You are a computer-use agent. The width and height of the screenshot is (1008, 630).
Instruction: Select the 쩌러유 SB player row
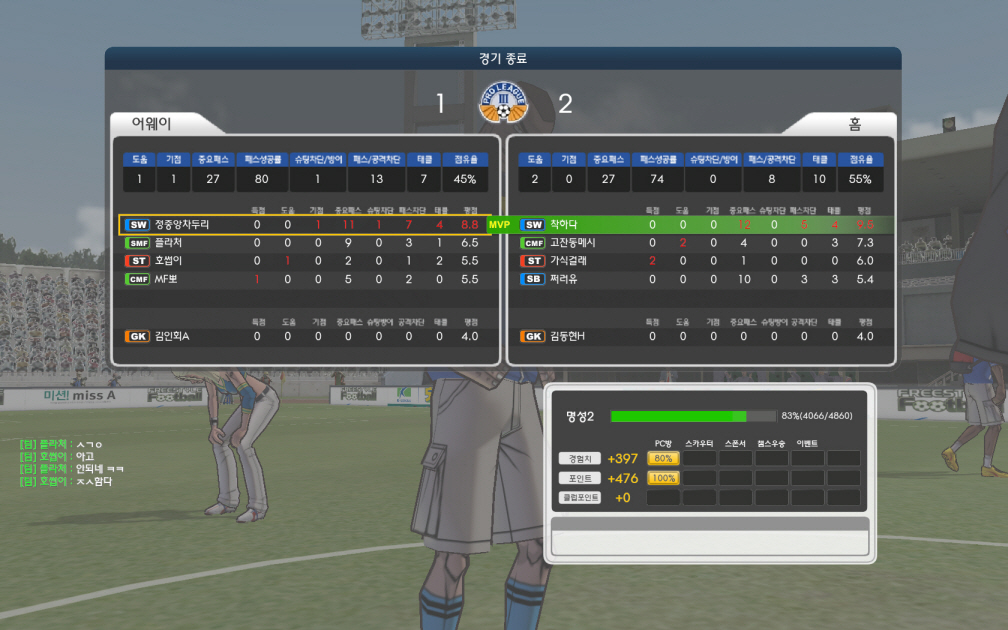pyautogui.click(x=700, y=279)
